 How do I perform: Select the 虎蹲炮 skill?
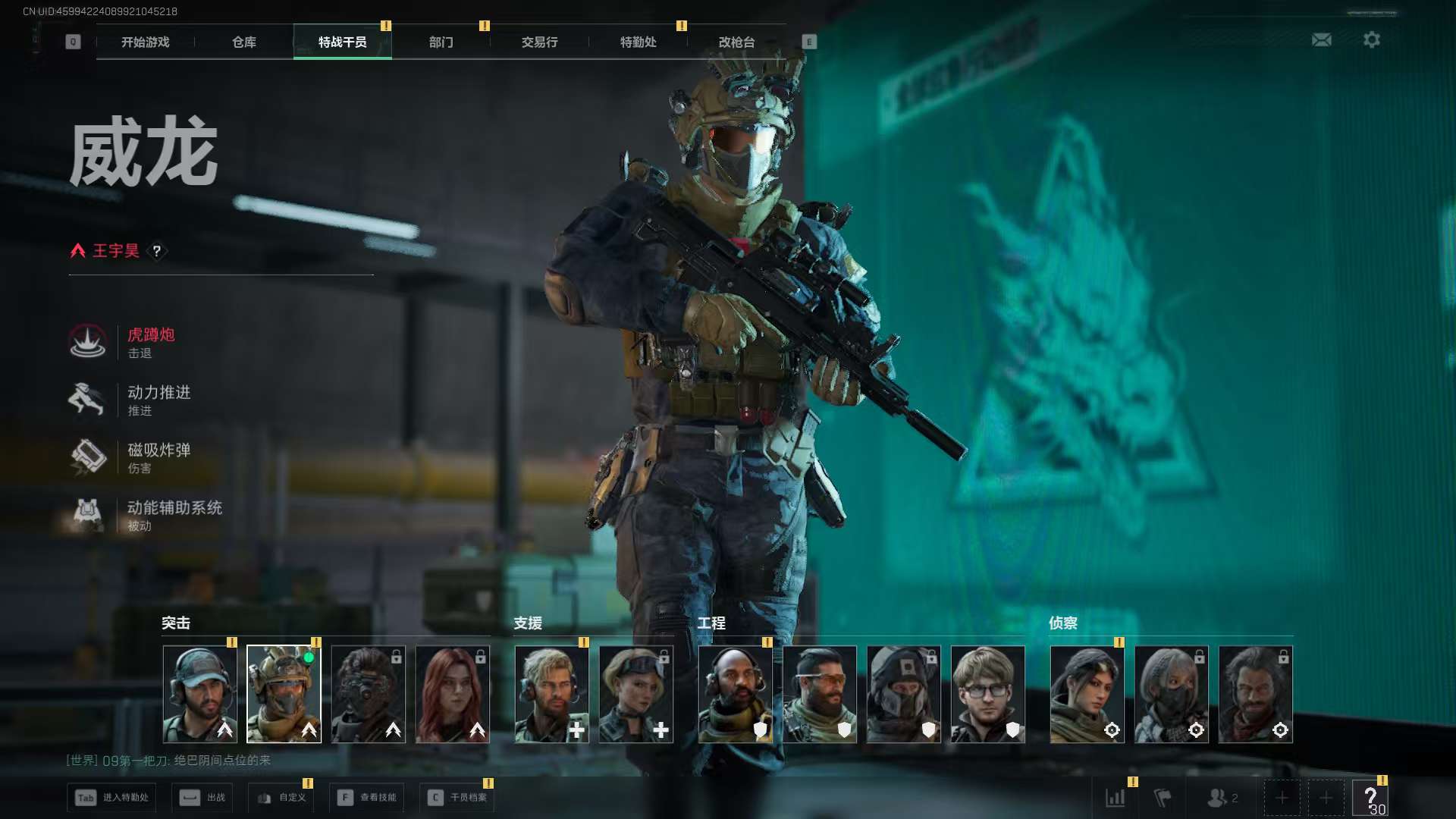(150, 342)
